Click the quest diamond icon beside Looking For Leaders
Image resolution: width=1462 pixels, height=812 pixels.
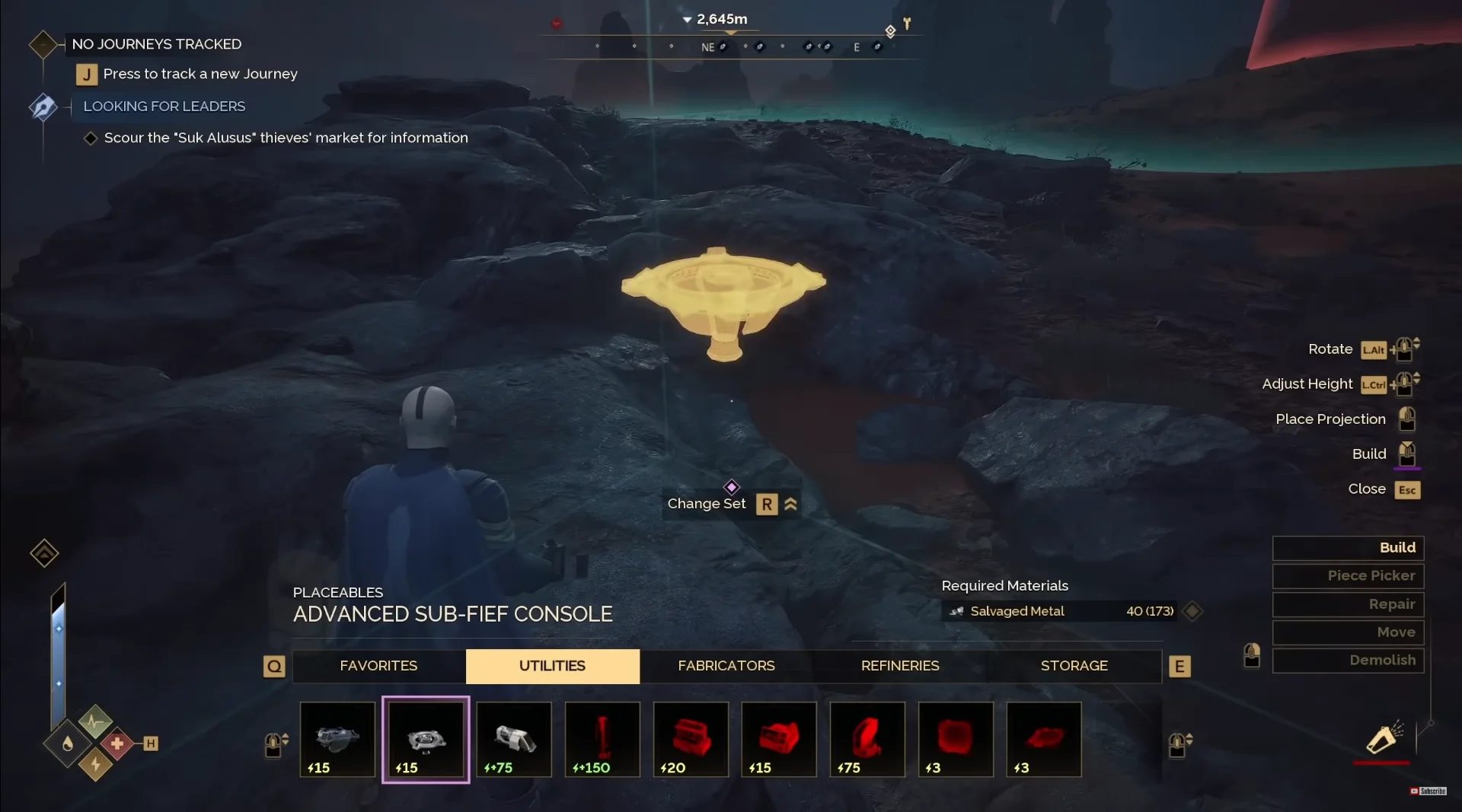[x=43, y=107]
